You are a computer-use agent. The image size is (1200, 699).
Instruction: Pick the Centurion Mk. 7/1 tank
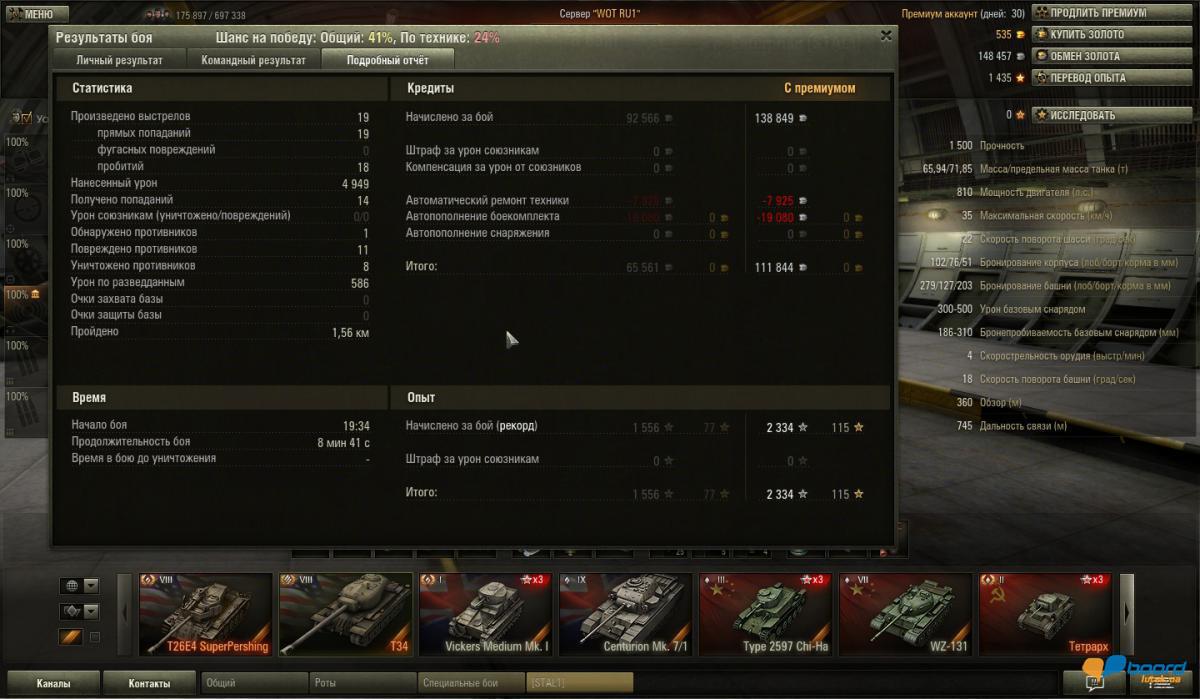(x=625, y=614)
